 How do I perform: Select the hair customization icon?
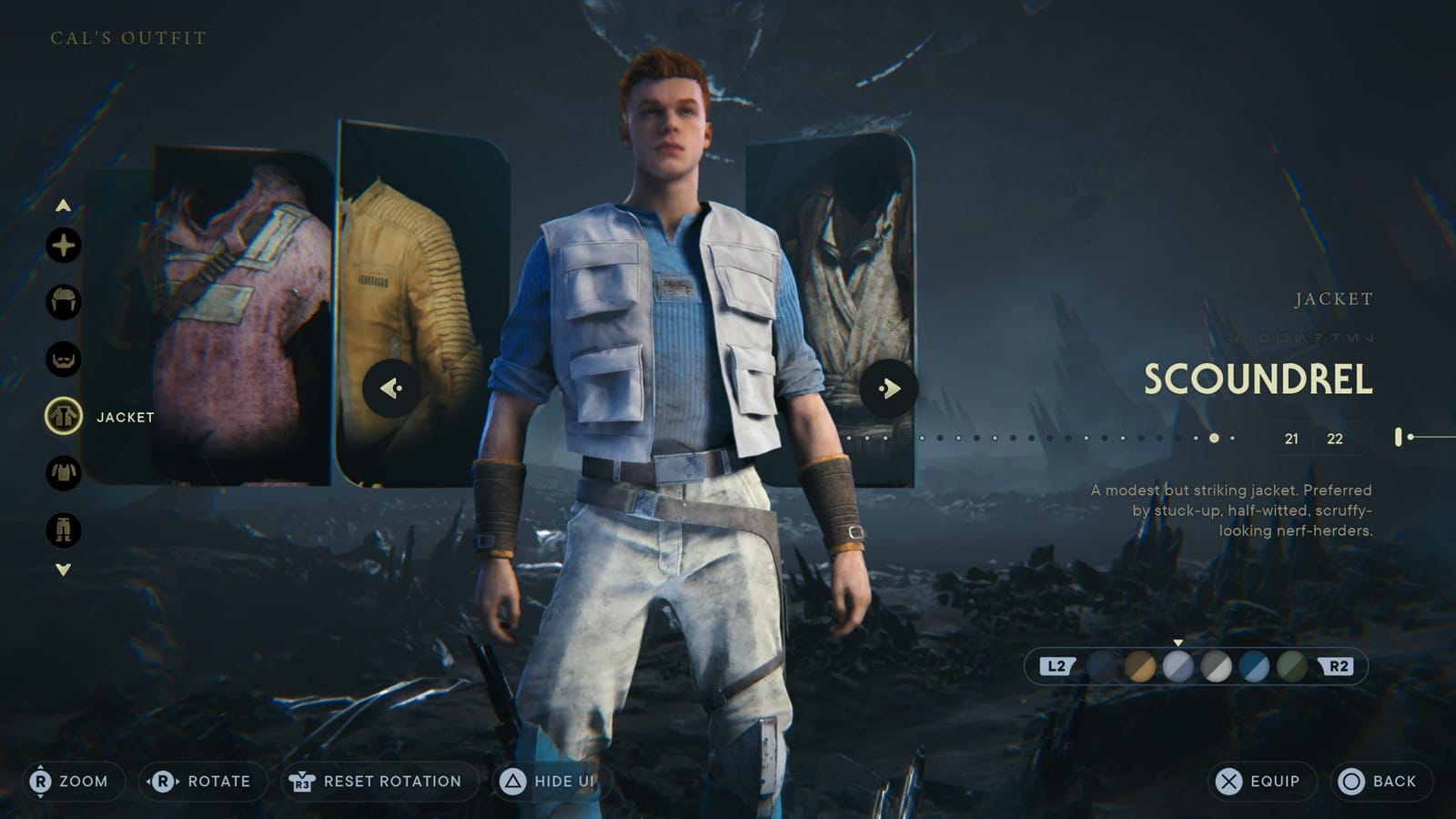[x=62, y=299]
